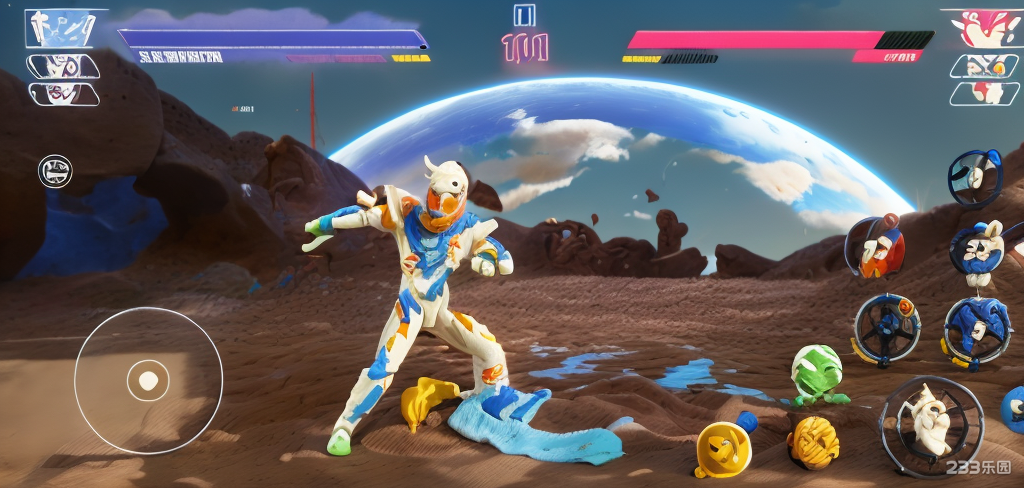Viewport: 1024px width, 488px height.
Task: Pause the match with the top-center button
Action: pos(524,15)
